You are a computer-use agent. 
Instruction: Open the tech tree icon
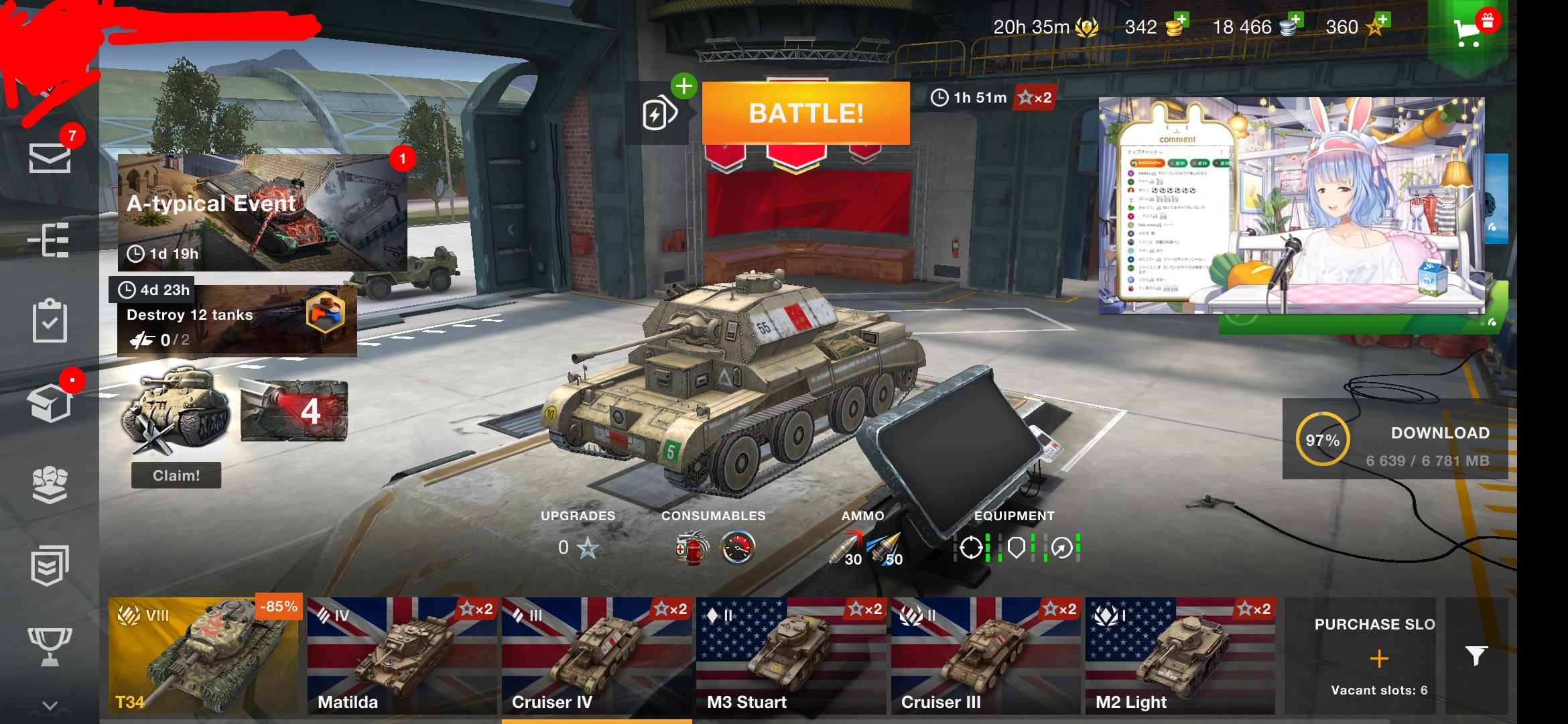(x=50, y=239)
